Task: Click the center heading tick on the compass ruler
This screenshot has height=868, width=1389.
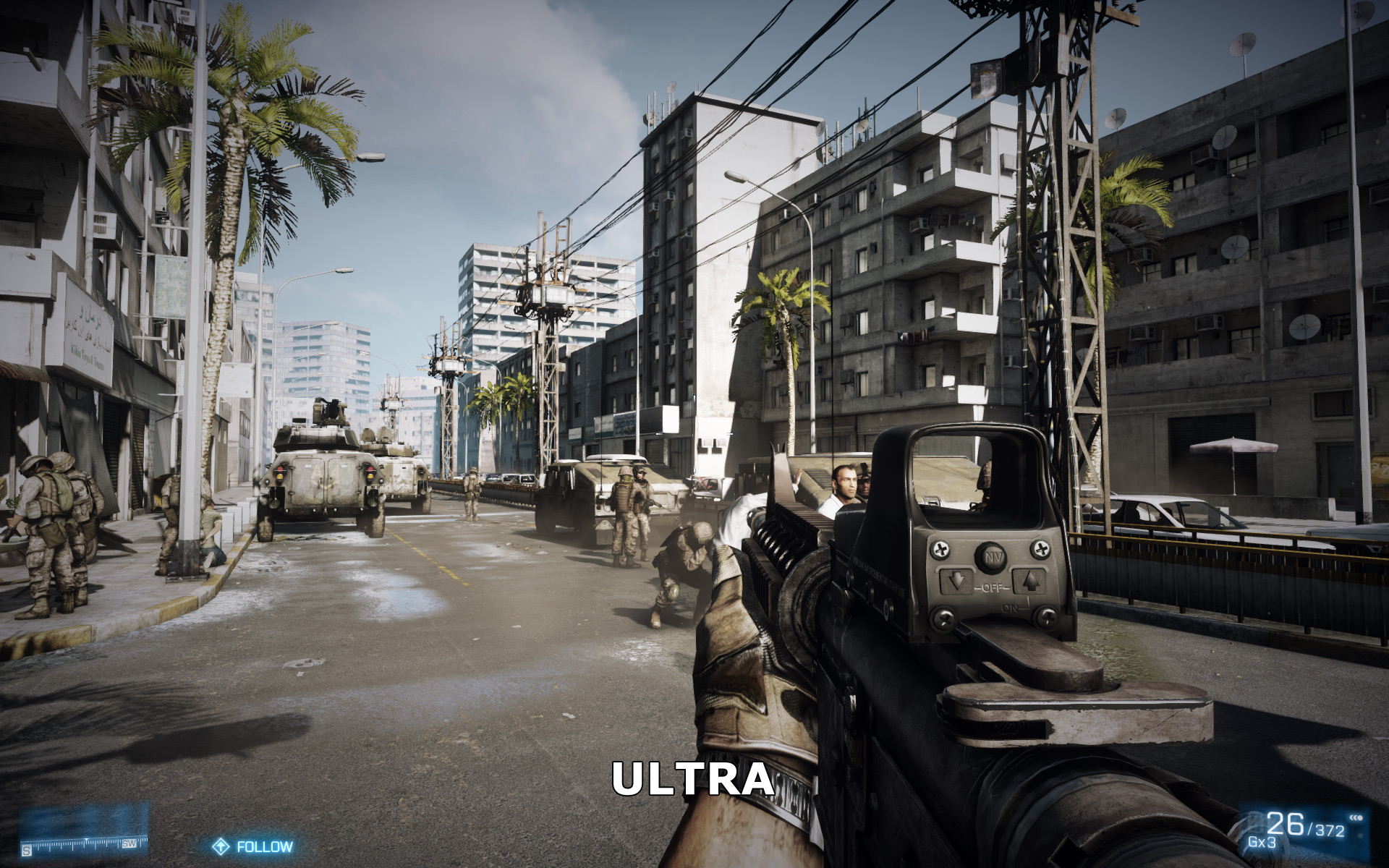Action: point(87,843)
